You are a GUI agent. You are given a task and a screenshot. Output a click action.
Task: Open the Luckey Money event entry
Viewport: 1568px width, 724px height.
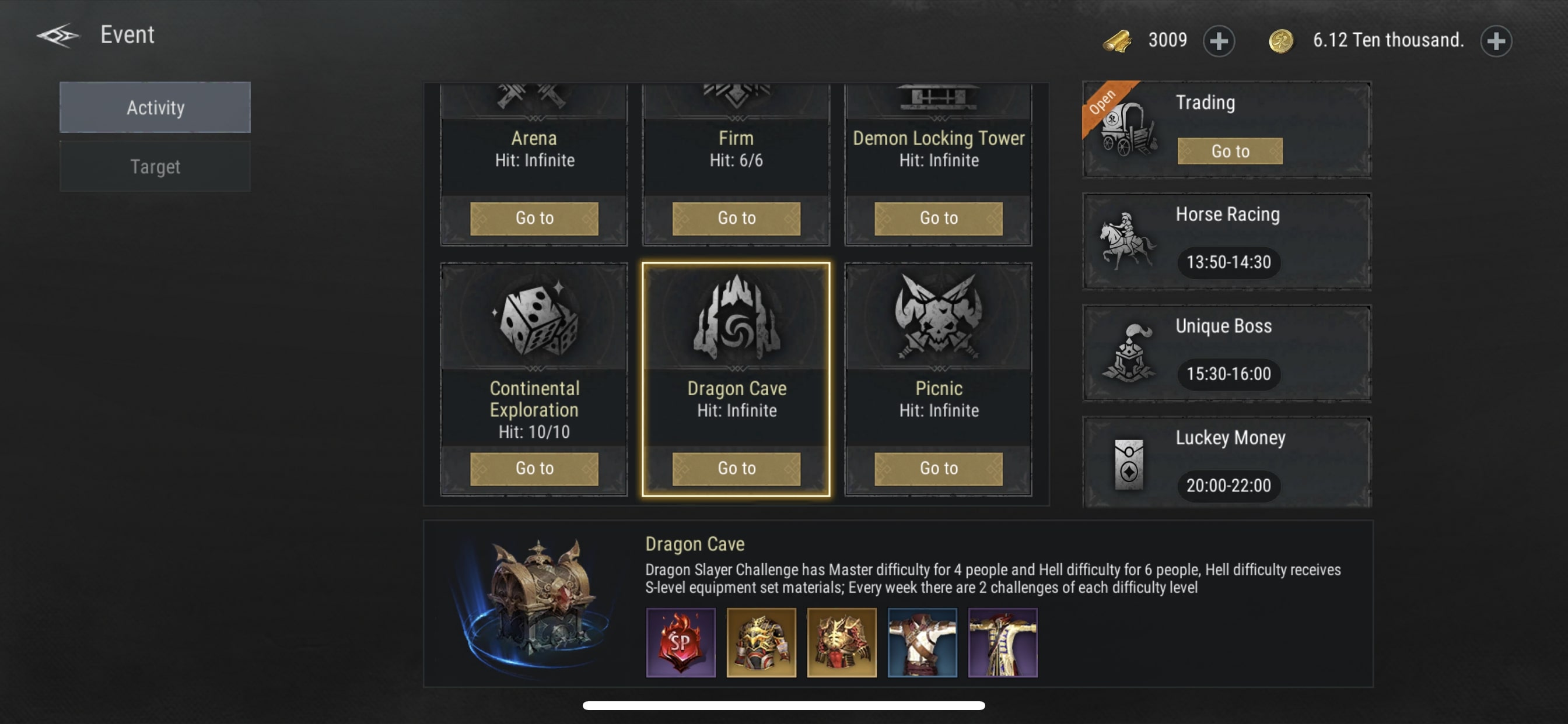[1226, 463]
